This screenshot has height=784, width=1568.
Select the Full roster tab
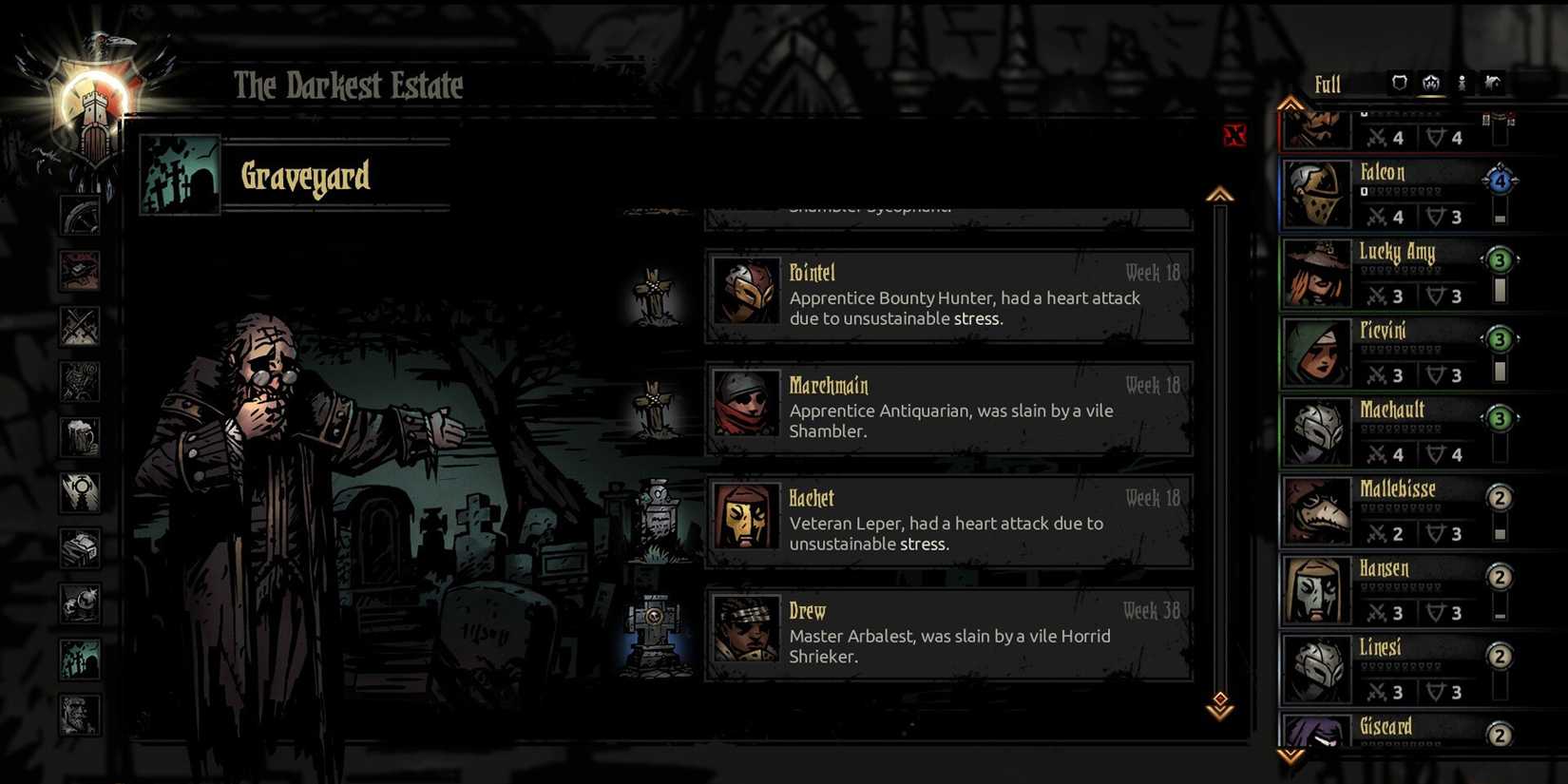(x=1327, y=84)
